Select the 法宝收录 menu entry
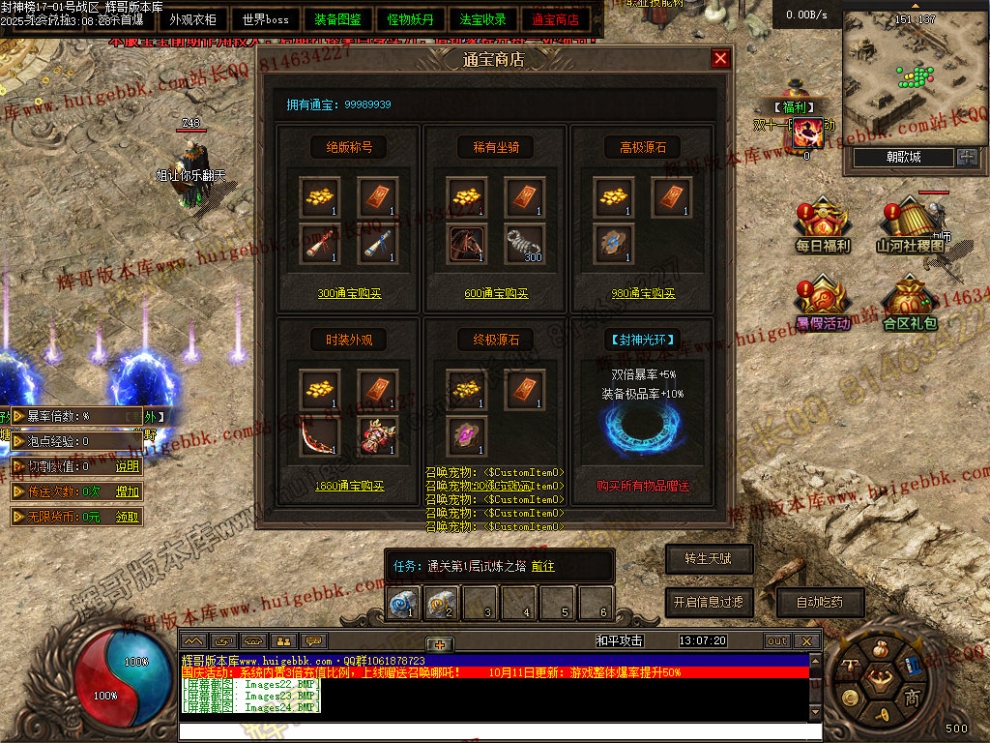 point(483,19)
